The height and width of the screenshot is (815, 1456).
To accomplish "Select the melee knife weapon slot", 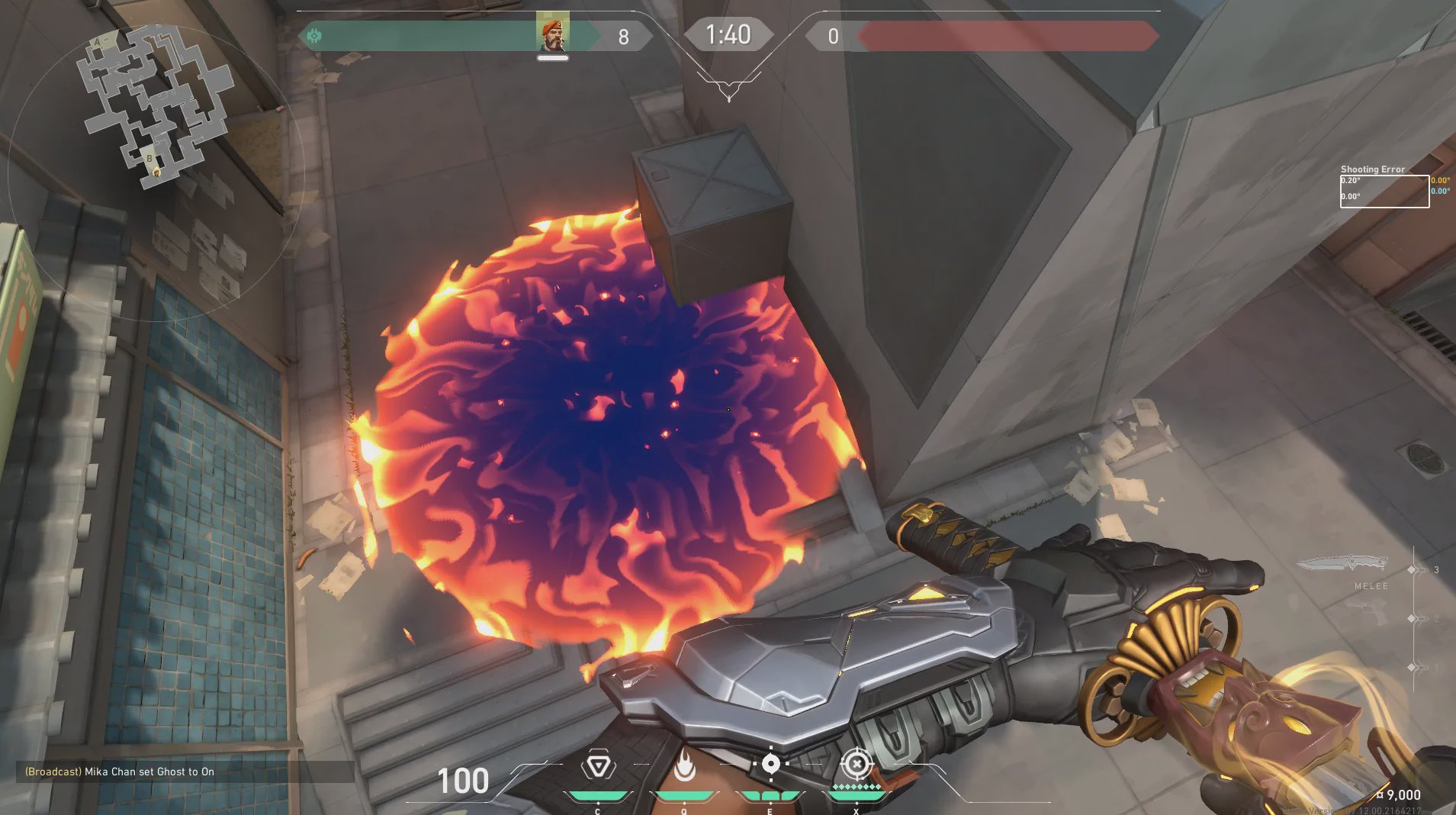I will tap(1342, 565).
